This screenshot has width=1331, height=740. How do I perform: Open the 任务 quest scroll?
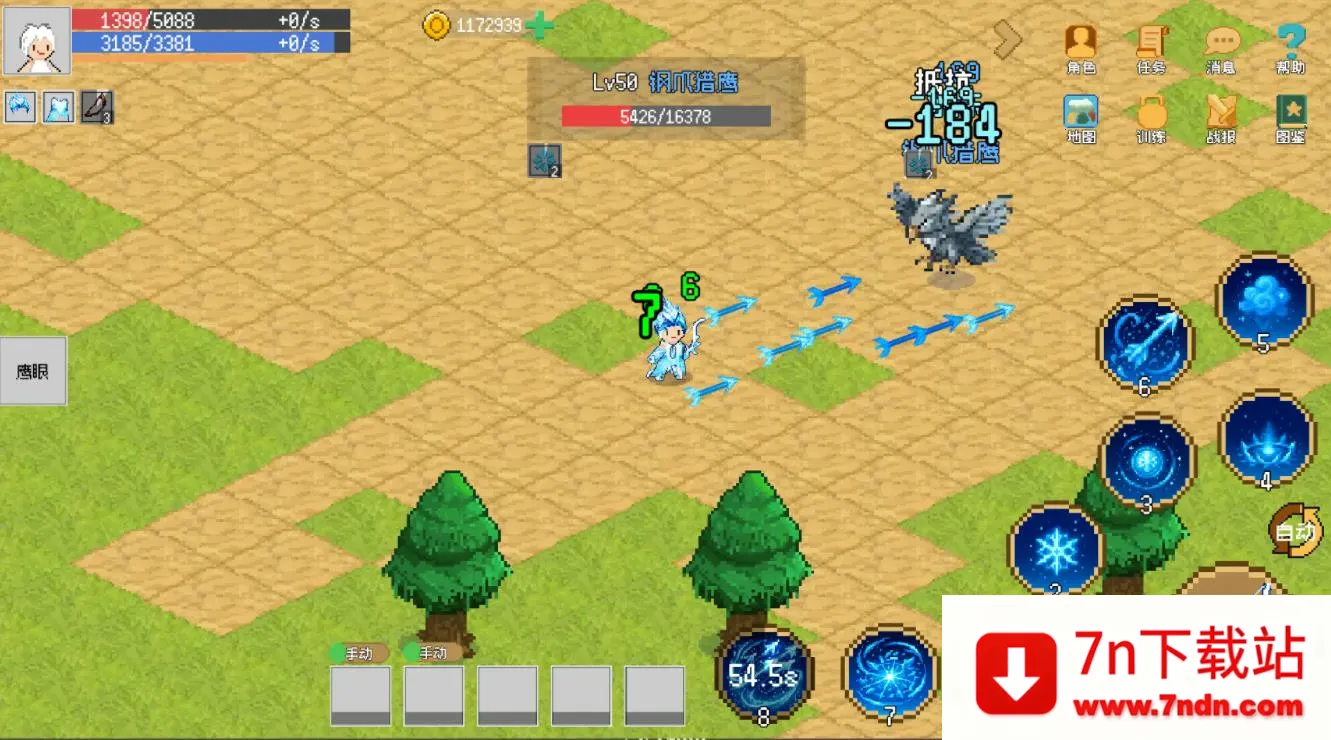point(1151,47)
